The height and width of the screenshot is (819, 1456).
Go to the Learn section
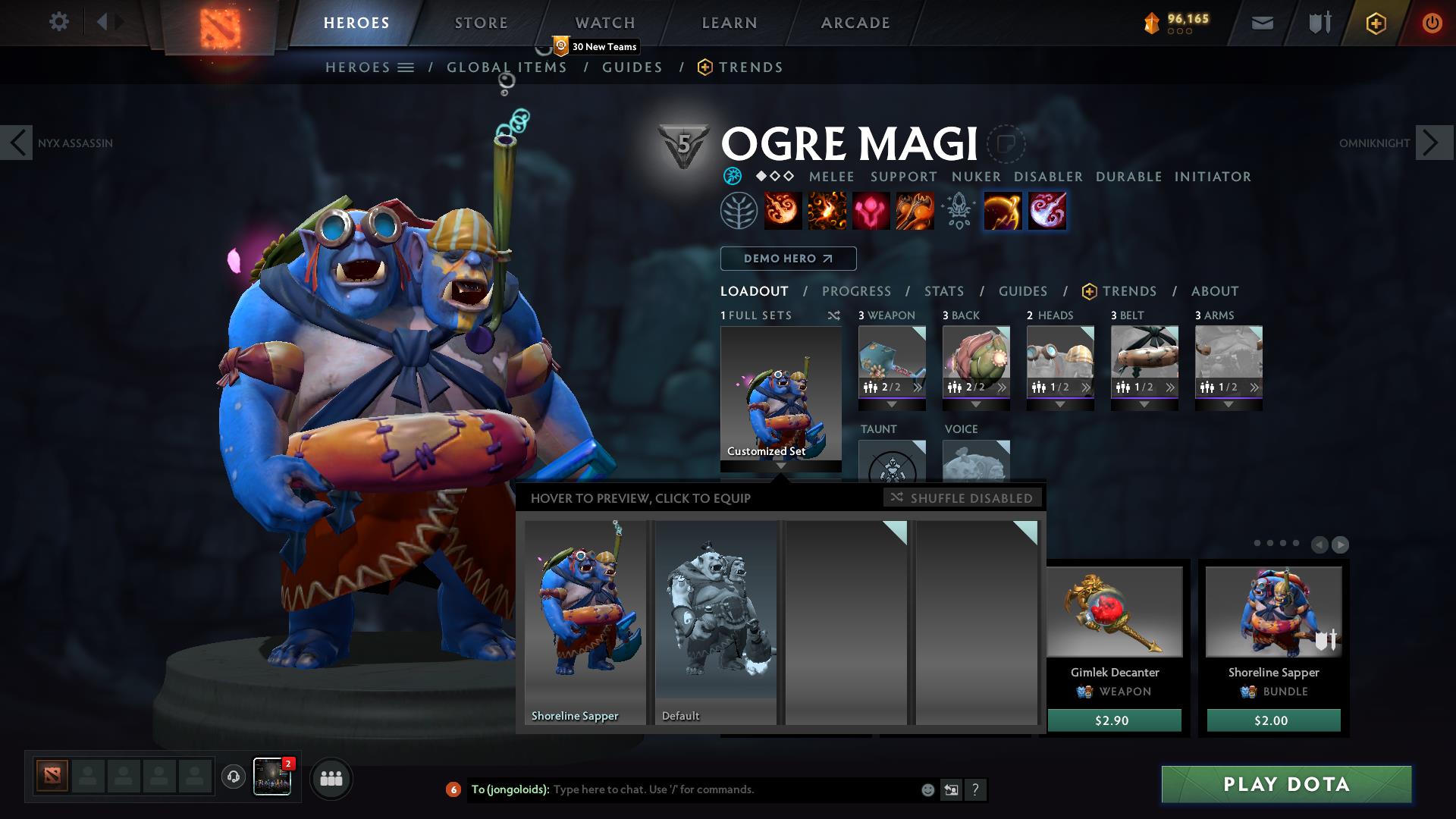click(x=730, y=23)
